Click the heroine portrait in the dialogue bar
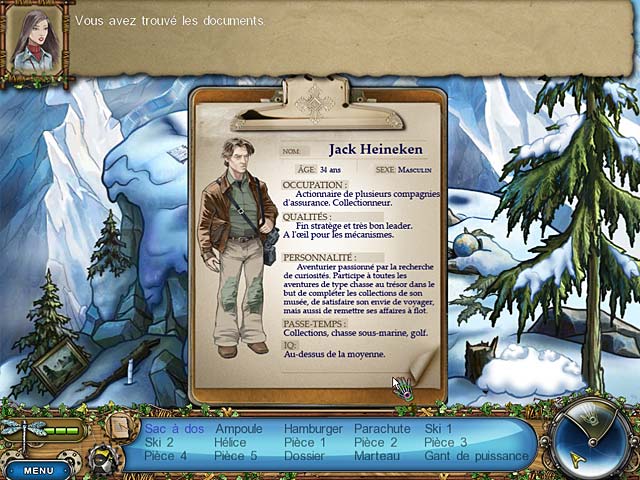Screen dimensions: 640x480 pos(34,40)
